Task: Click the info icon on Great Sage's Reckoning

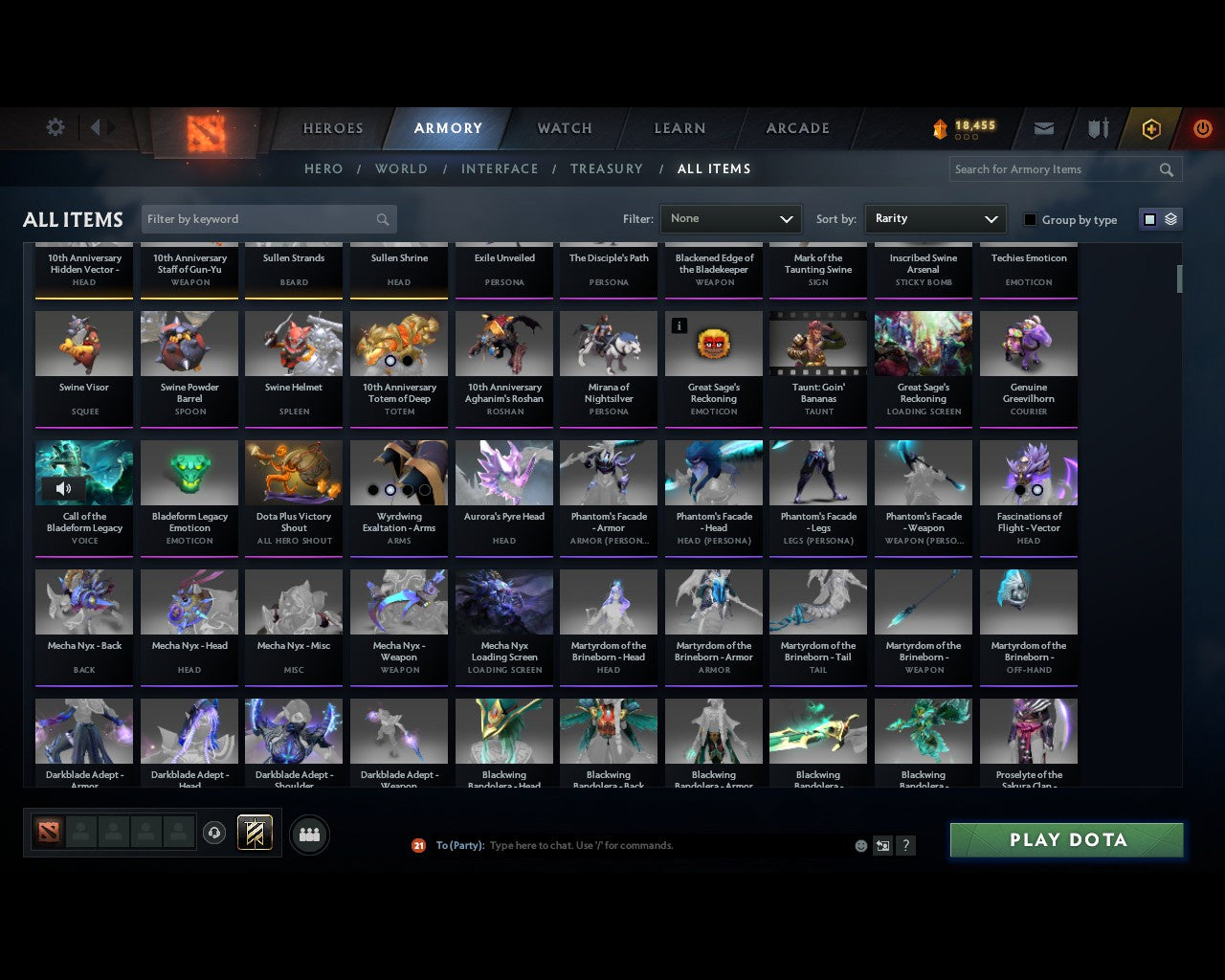Action: coord(679,325)
